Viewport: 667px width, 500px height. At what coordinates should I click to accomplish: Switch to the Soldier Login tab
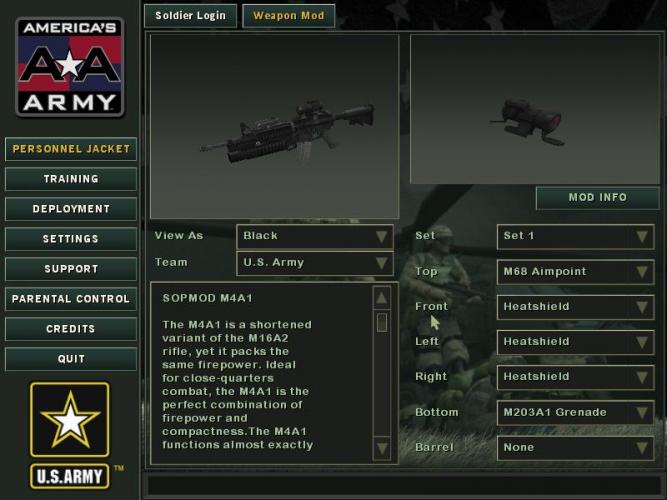191,16
